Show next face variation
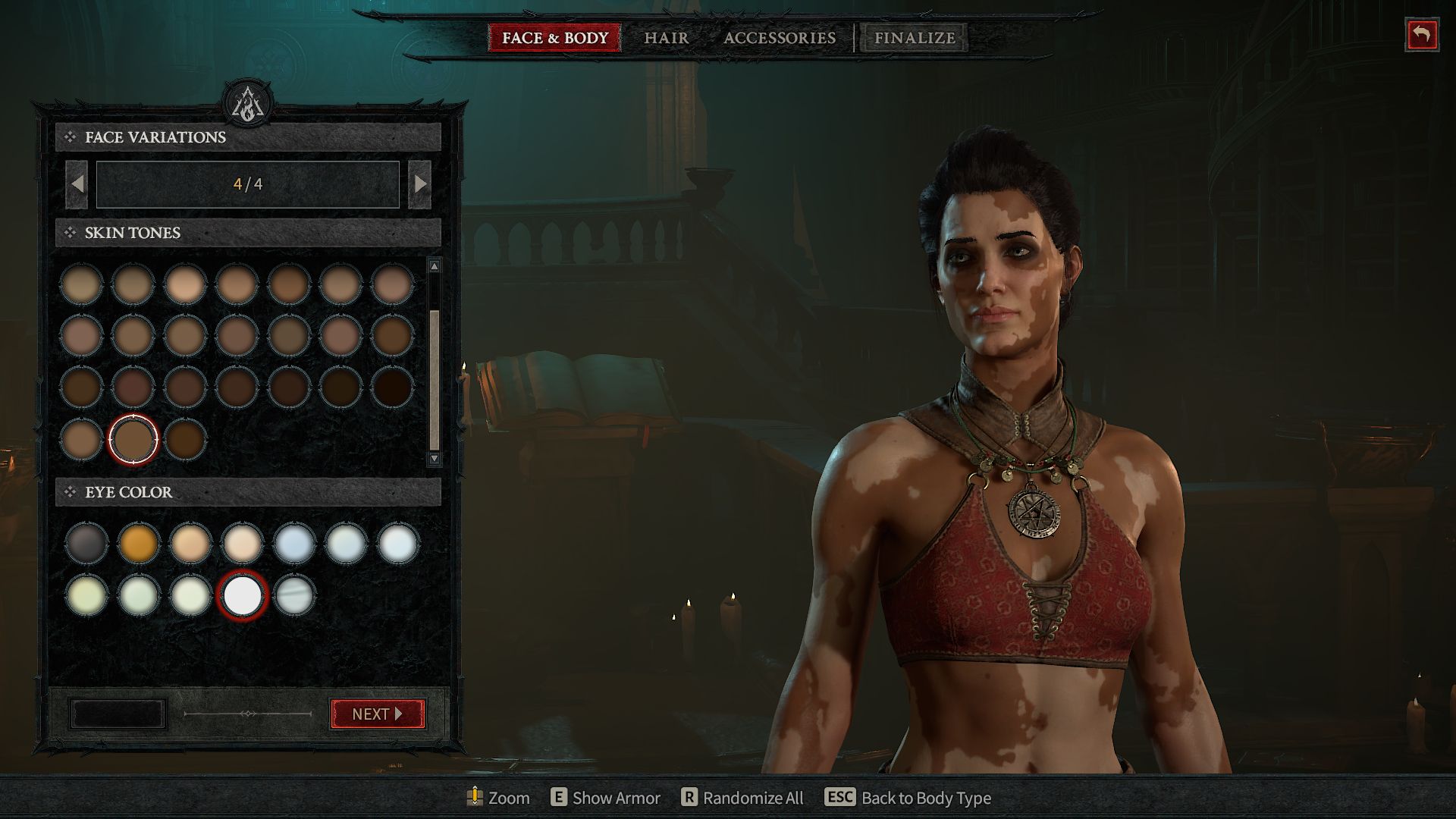 [x=419, y=184]
